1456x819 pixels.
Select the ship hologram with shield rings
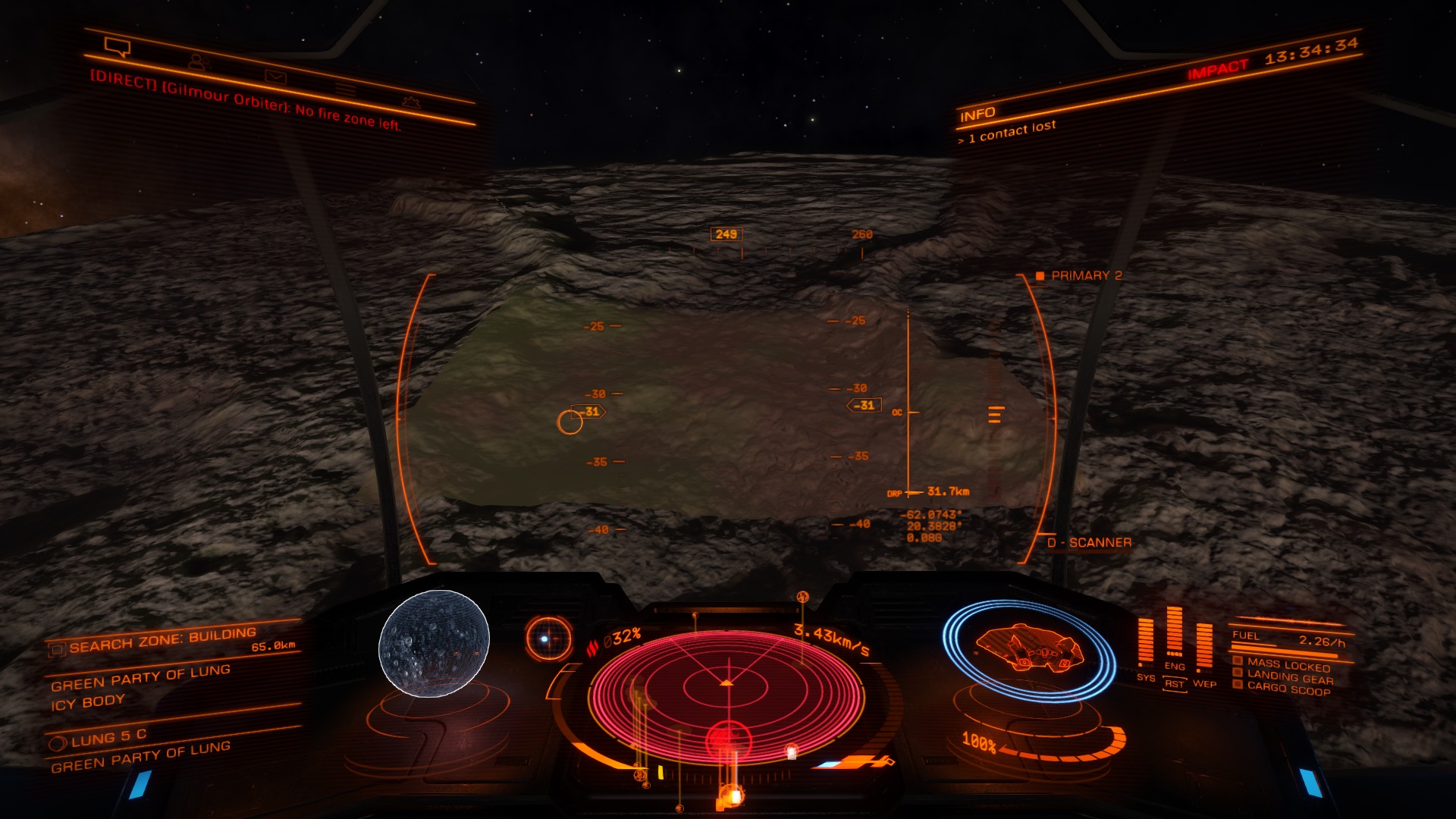click(x=1028, y=650)
